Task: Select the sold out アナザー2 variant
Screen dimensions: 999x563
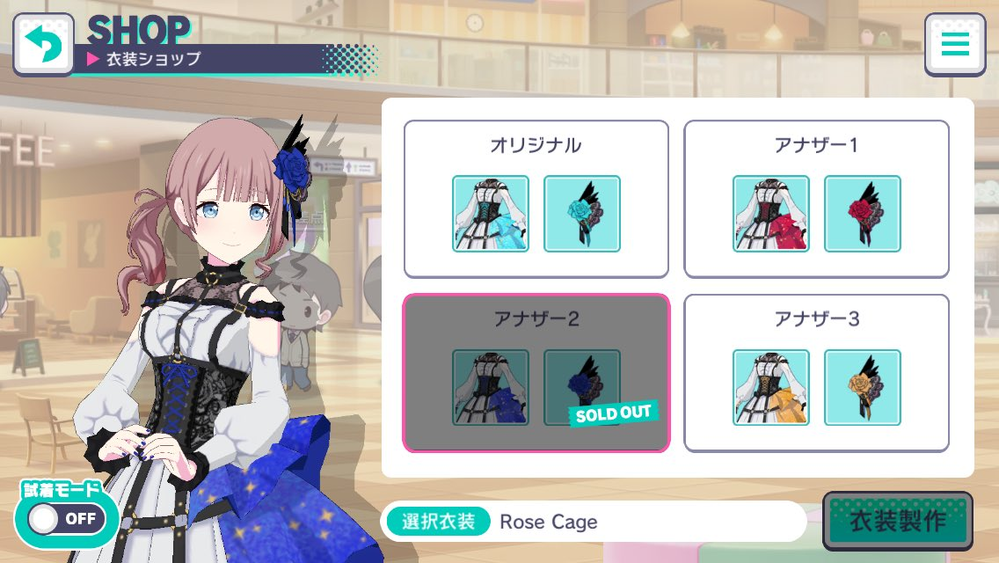Action: [535, 321]
